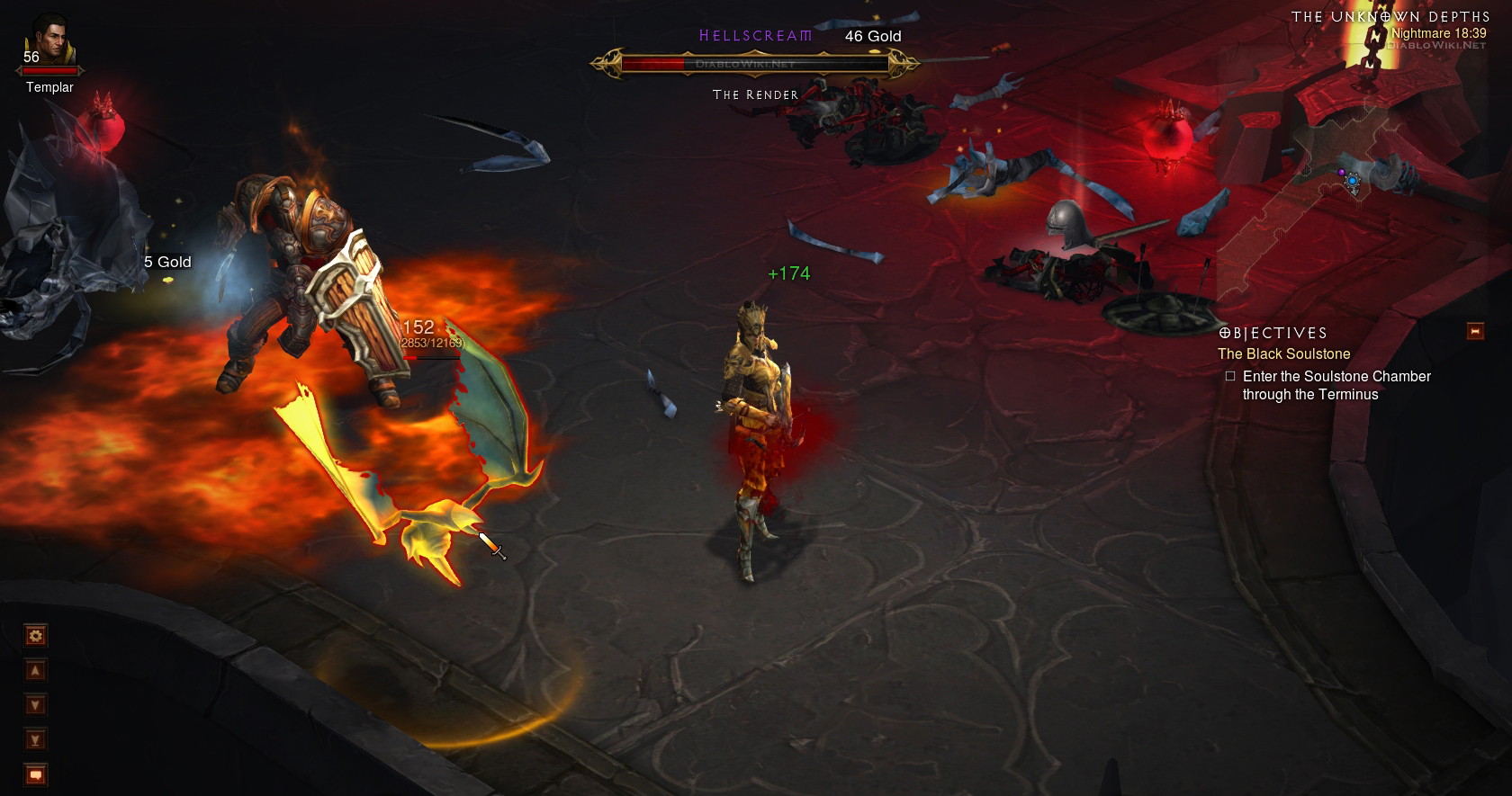
Task: Click the chat scroll-up arrow button
Action: [35, 671]
